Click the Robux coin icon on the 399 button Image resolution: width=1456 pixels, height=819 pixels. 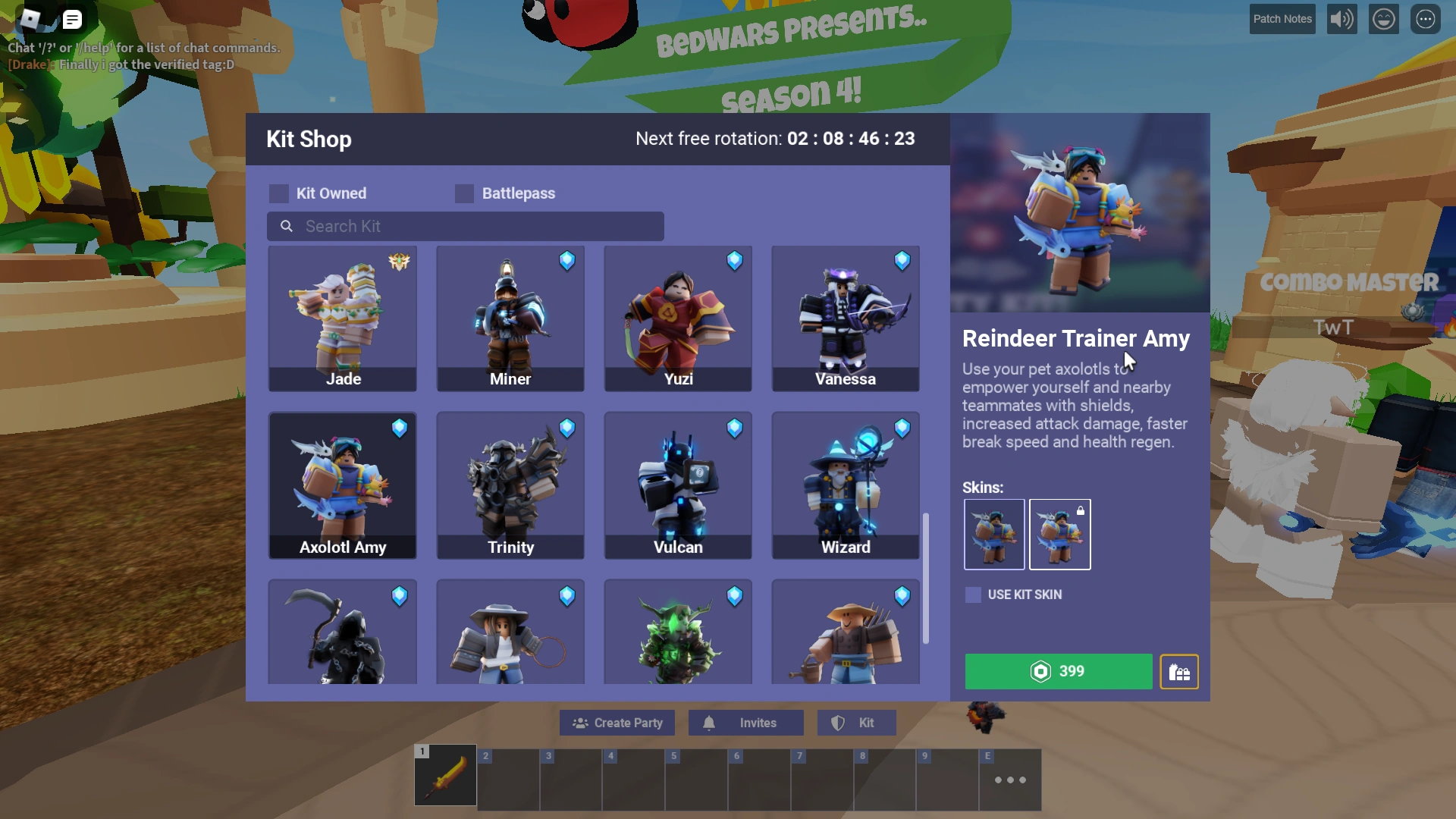pyautogui.click(x=1039, y=671)
